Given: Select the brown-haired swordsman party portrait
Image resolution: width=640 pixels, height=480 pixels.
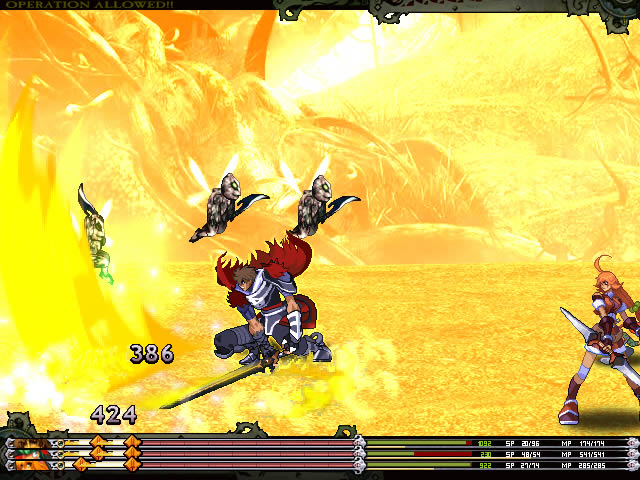Looking at the screenshot, I should (32, 442).
